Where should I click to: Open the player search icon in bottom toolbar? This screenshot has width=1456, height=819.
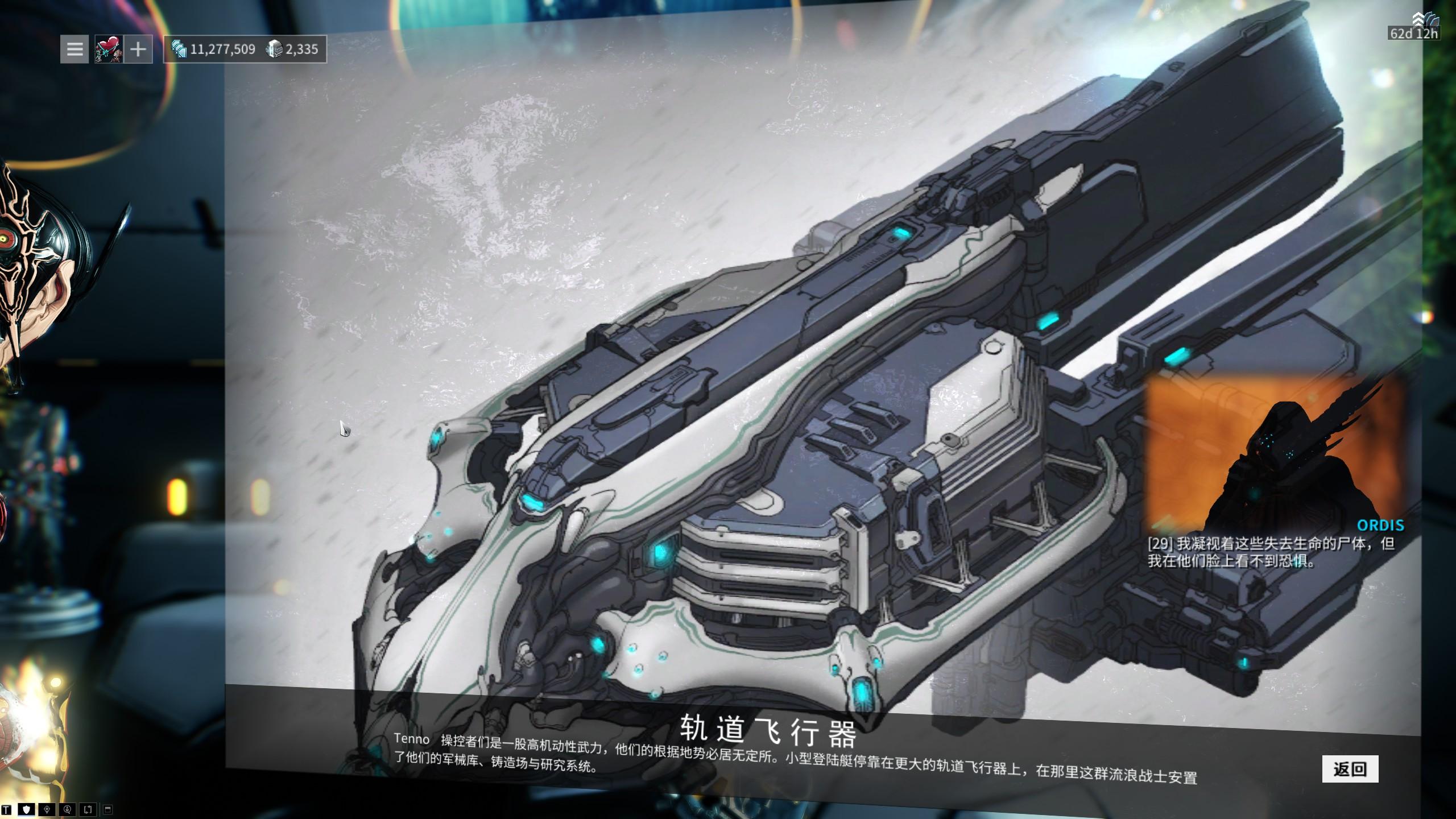(x=67, y=810)
